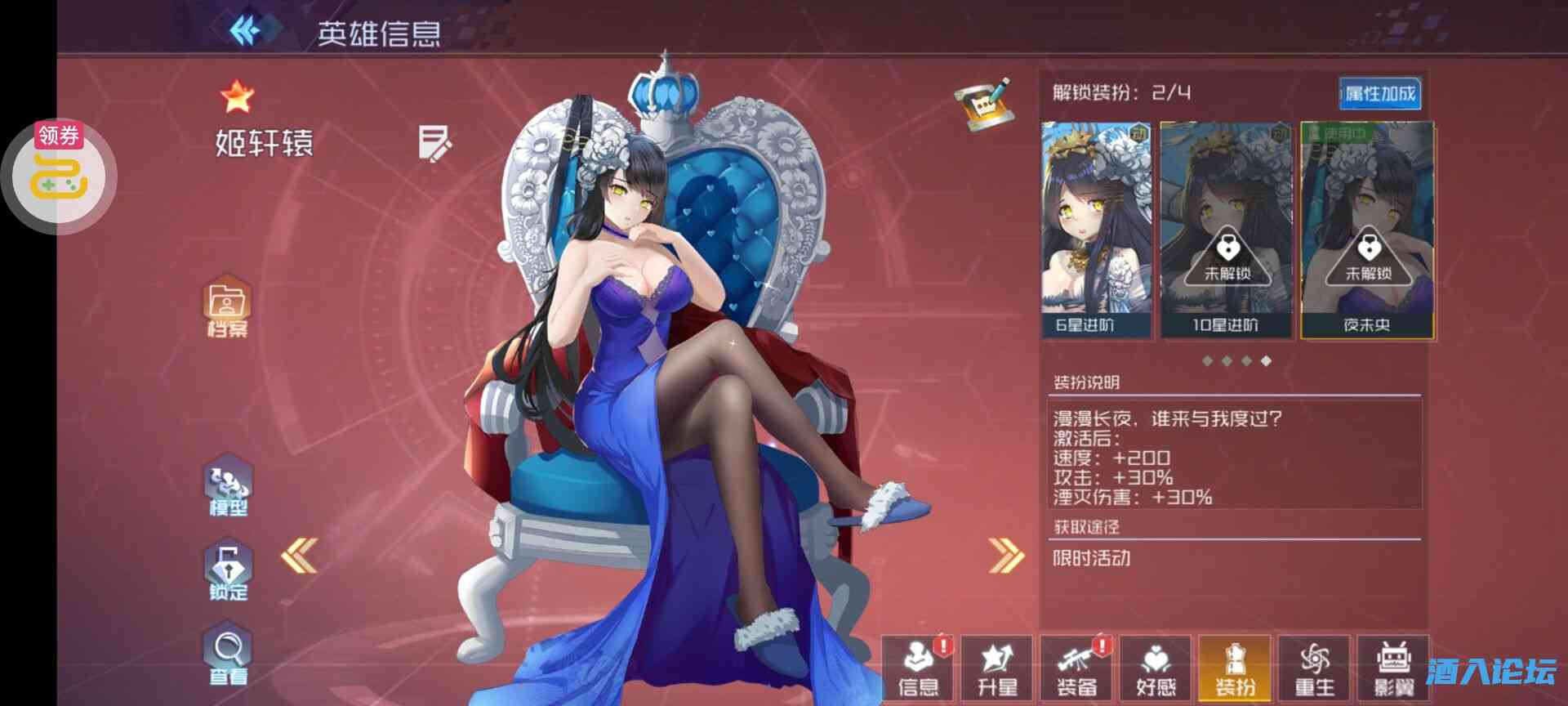Open the 装备 equipment icon with notification badge
Viewport: 1568px width, 706px height.
(1077, 666)
